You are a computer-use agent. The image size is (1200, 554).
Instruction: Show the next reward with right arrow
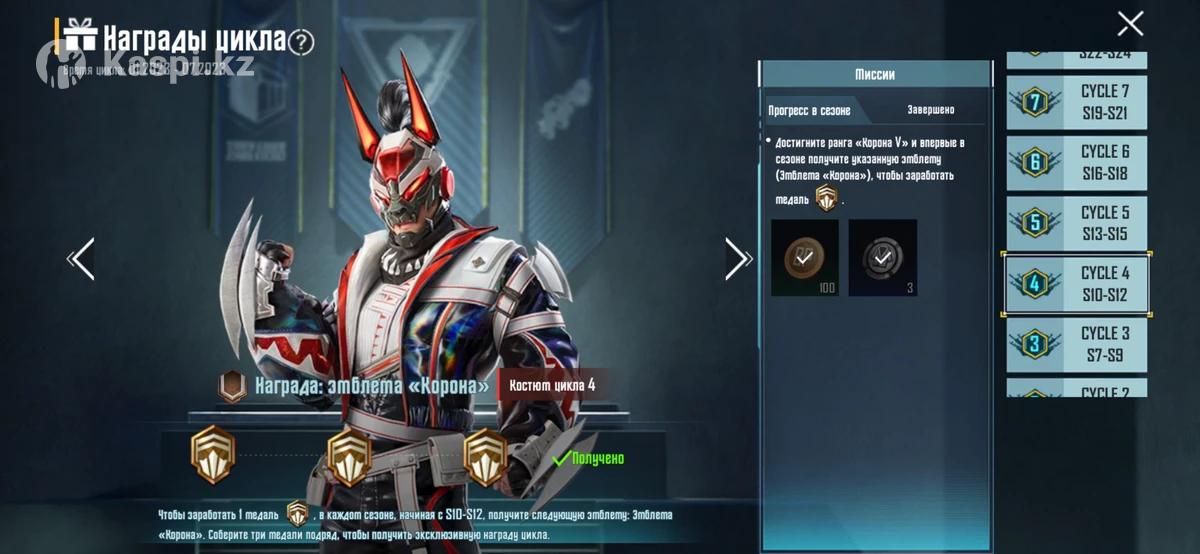738,259
